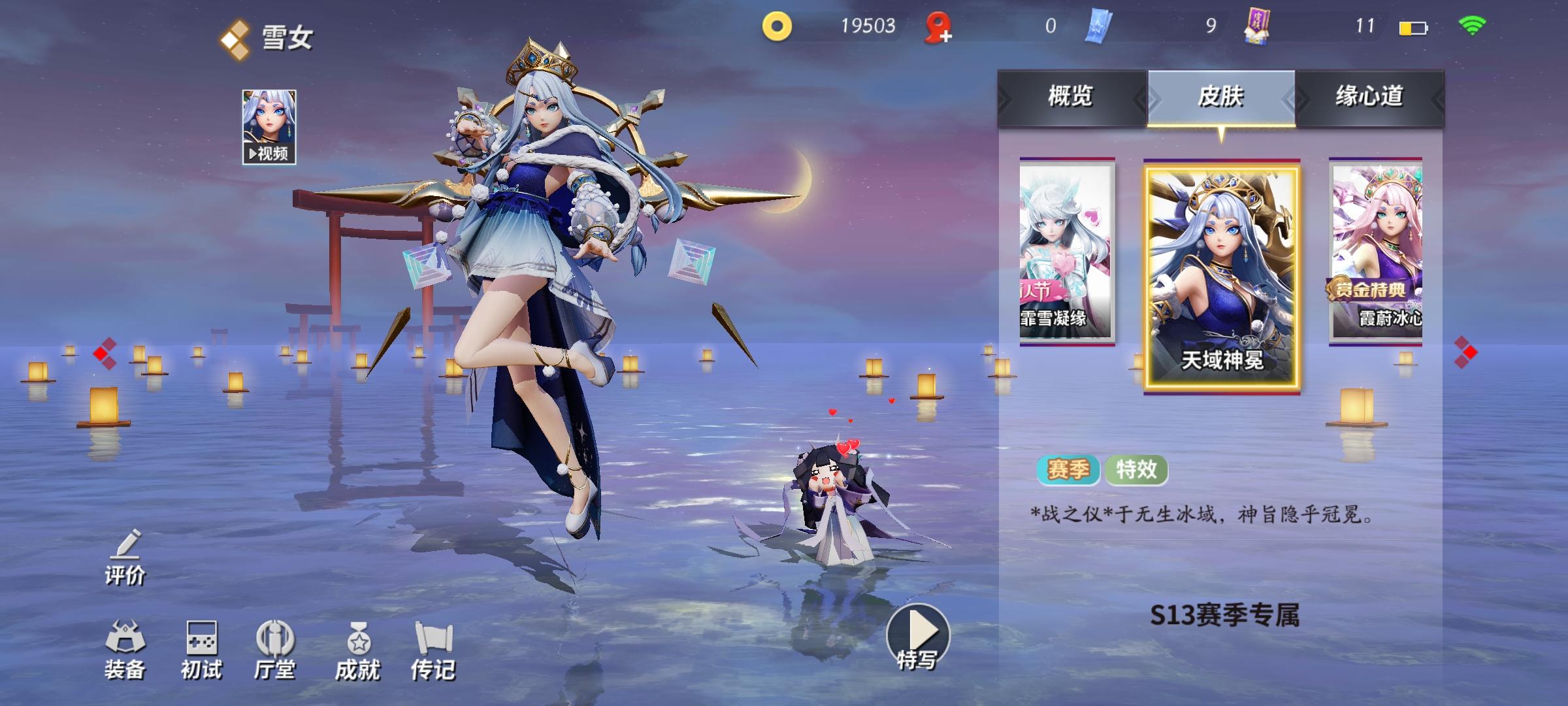Select the 初试 trial icon
Viewport: 1568px width, 706px height.
pyautogui.click(x=201, y=650)
